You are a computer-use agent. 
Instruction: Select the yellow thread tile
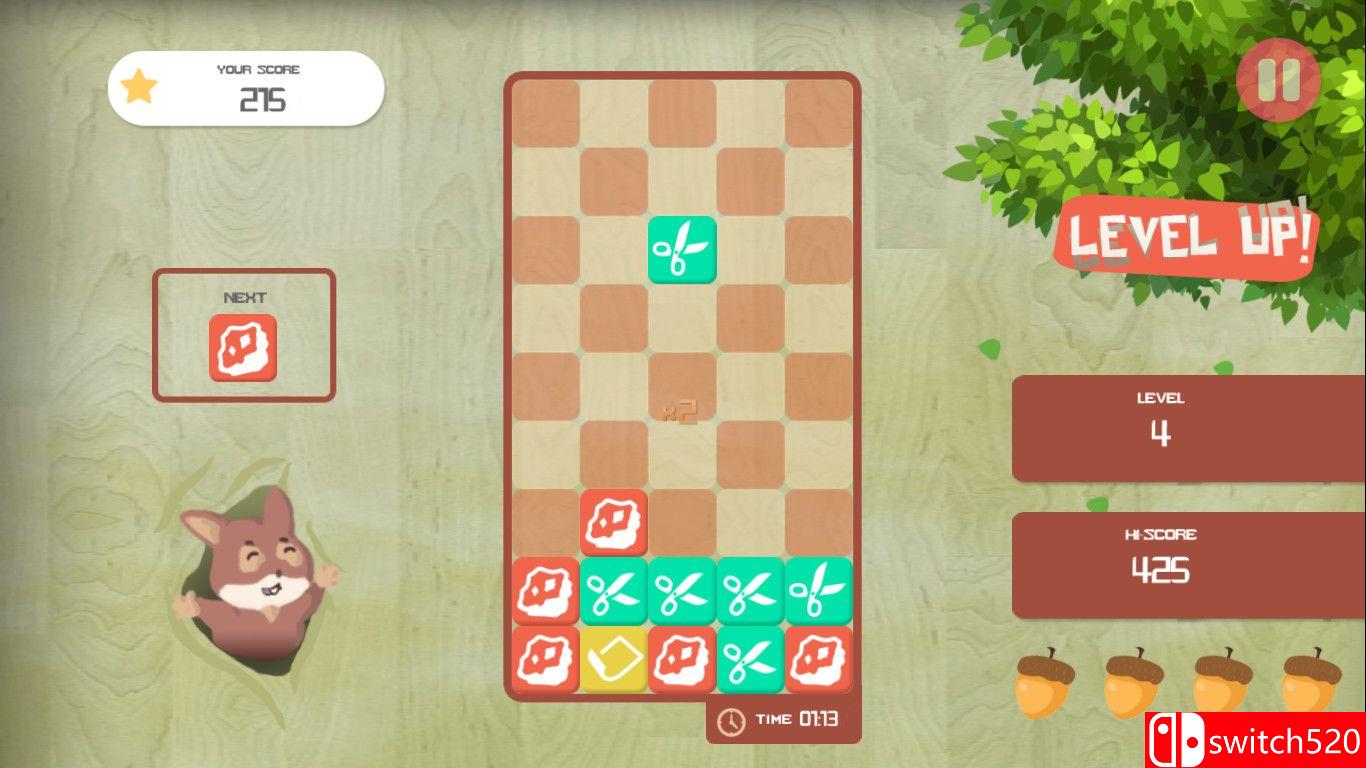[x=613, y=660]
